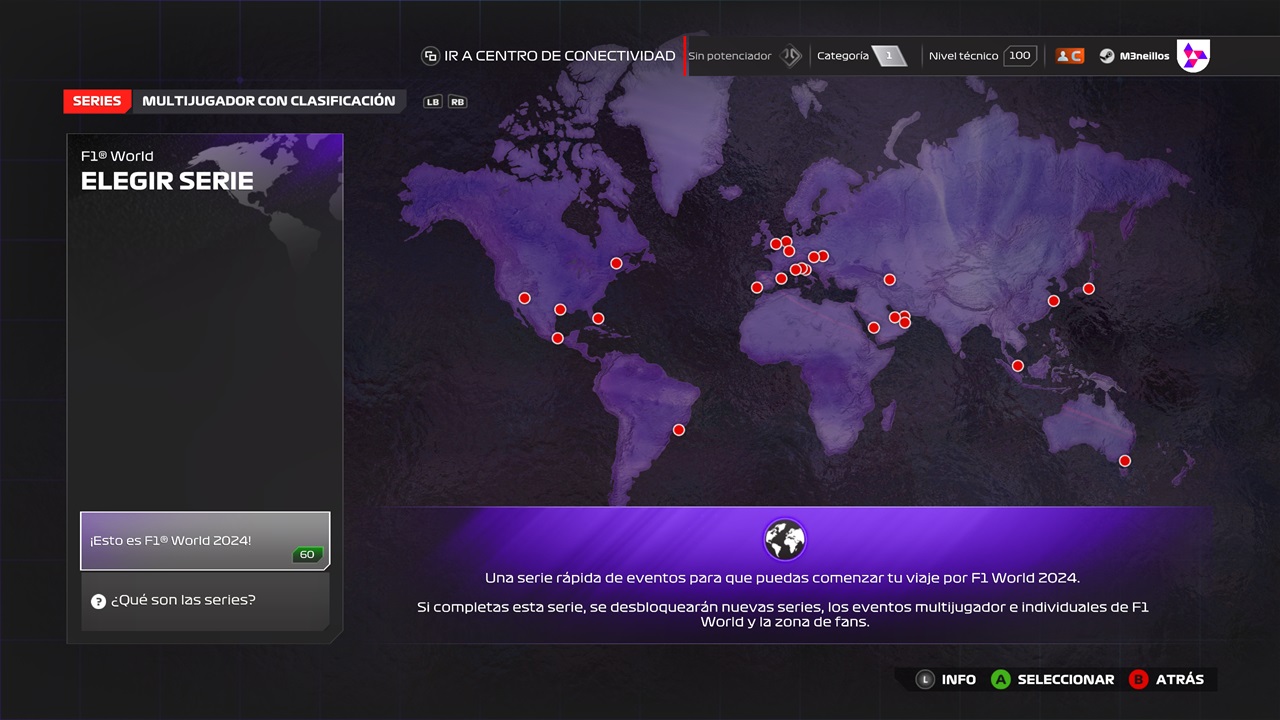Image resolution: width=1280 pixels, height=720 pixels.
Task: Go back with the Atrás button
Action: 1167,679
